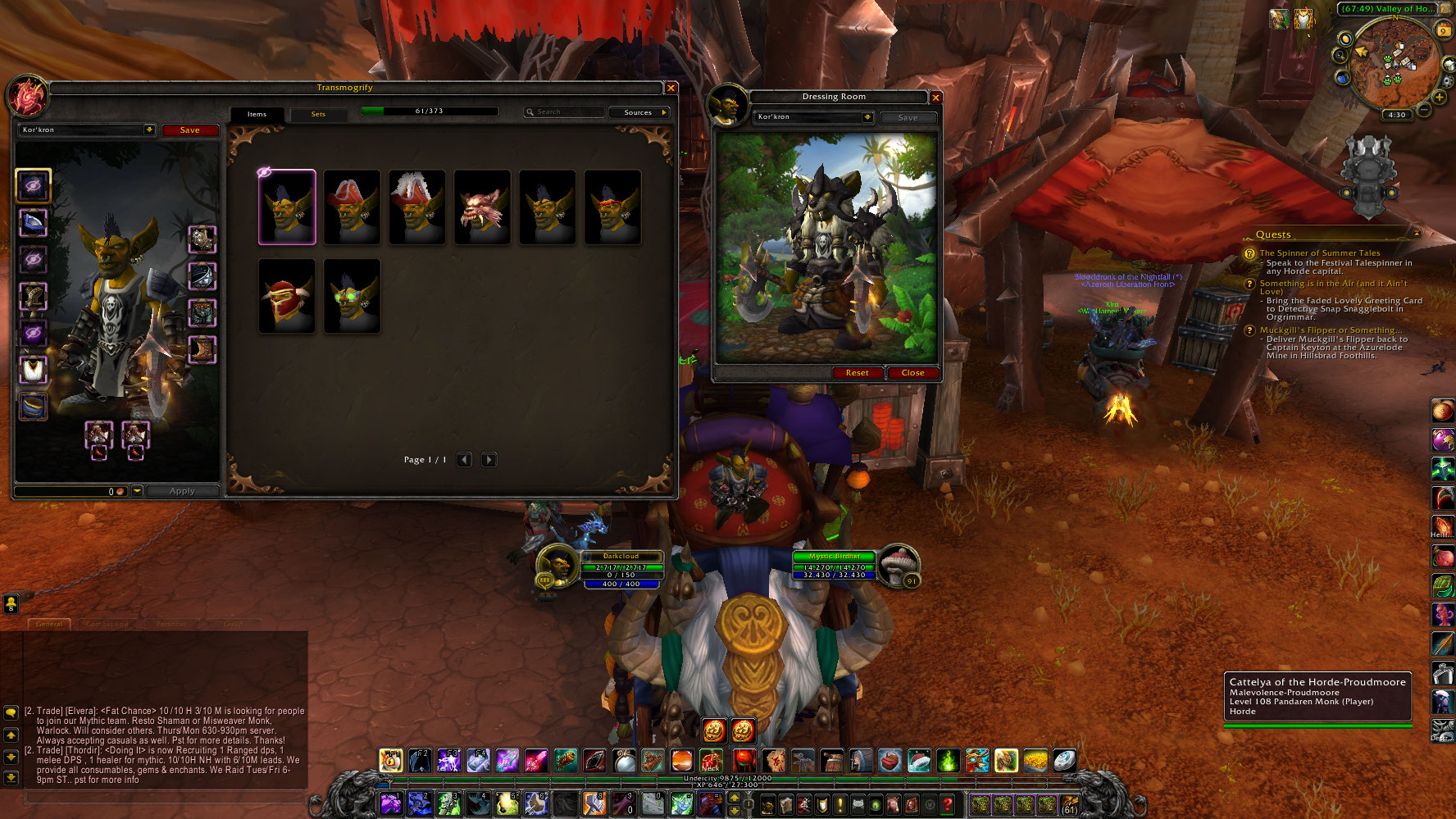Image resolution: width=1456 pixels, height=819 pixels.
Task: Switch to the Sets tab
Action: click(318, 115)
